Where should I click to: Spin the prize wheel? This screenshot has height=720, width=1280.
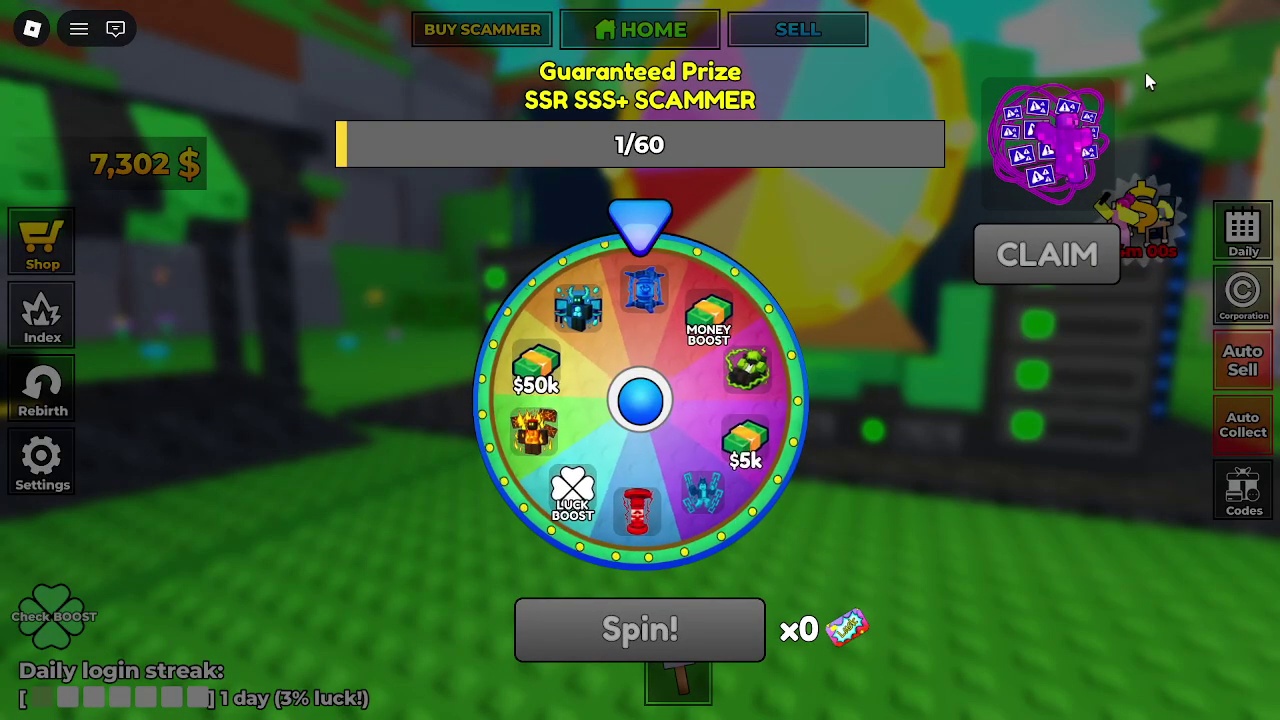(x=640, y=630)
